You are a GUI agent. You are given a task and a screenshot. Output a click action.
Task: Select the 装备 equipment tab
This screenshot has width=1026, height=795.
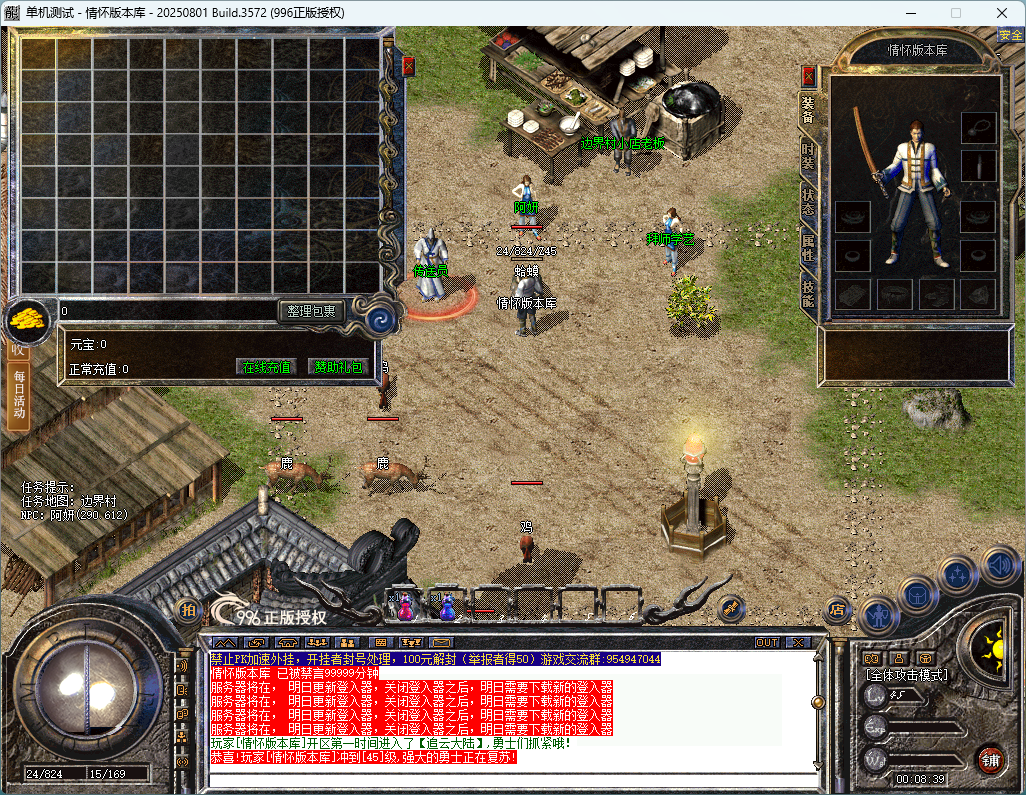coord(808,112)
